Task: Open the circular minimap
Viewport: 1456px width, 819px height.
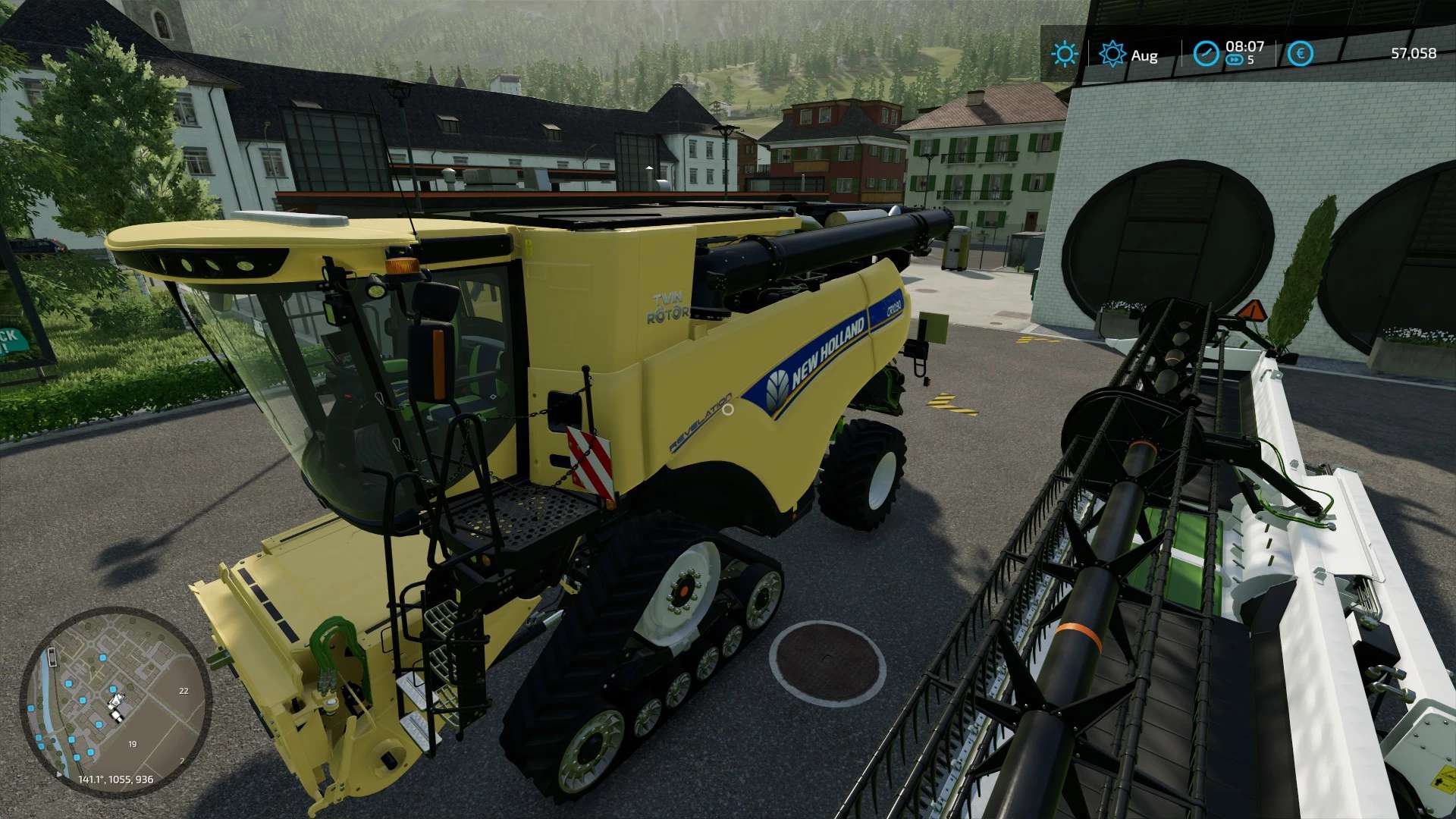Action: click(115, 702)
